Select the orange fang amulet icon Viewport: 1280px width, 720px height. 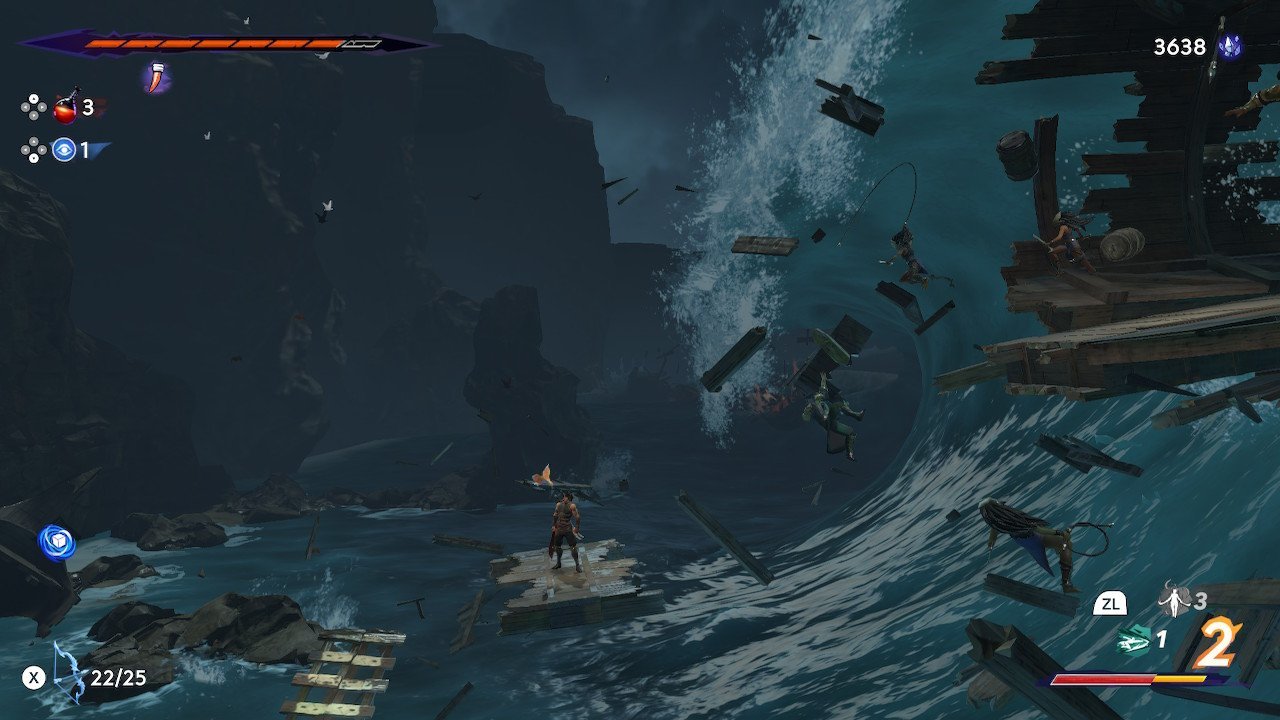[x=155, y=77]
